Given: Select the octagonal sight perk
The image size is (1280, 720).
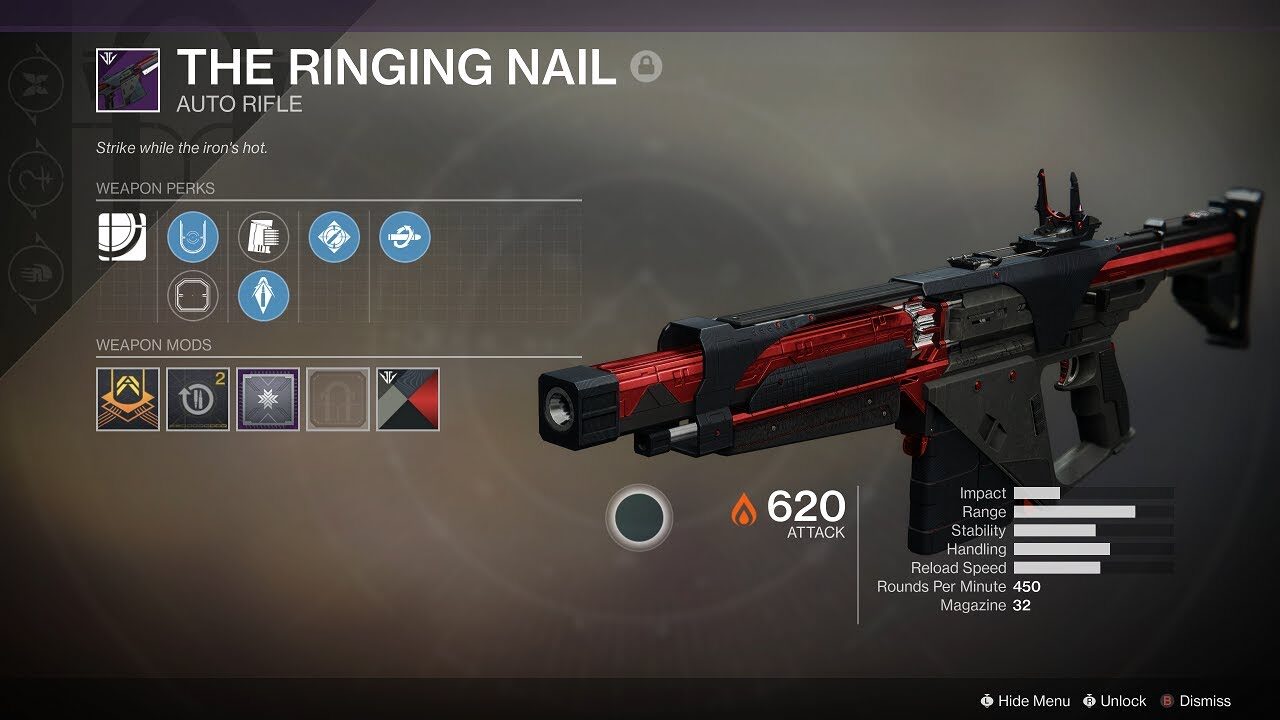Looking at the screenshot, I should click(x=193, y=296).
